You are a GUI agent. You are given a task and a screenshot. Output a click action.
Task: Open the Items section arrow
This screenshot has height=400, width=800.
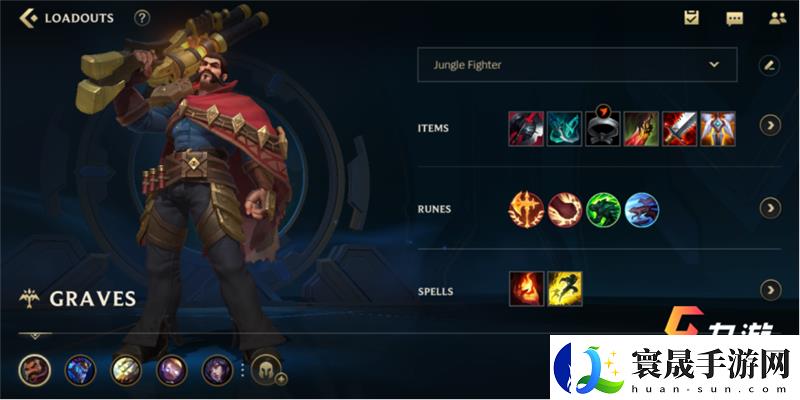coord(770,126)
